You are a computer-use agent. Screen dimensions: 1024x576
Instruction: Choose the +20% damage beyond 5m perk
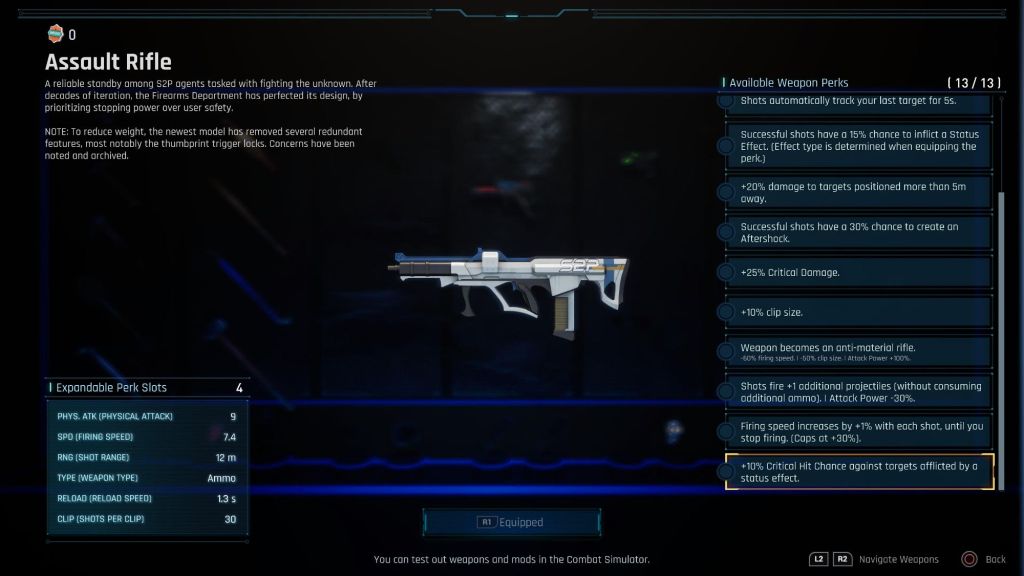point(859,192)
